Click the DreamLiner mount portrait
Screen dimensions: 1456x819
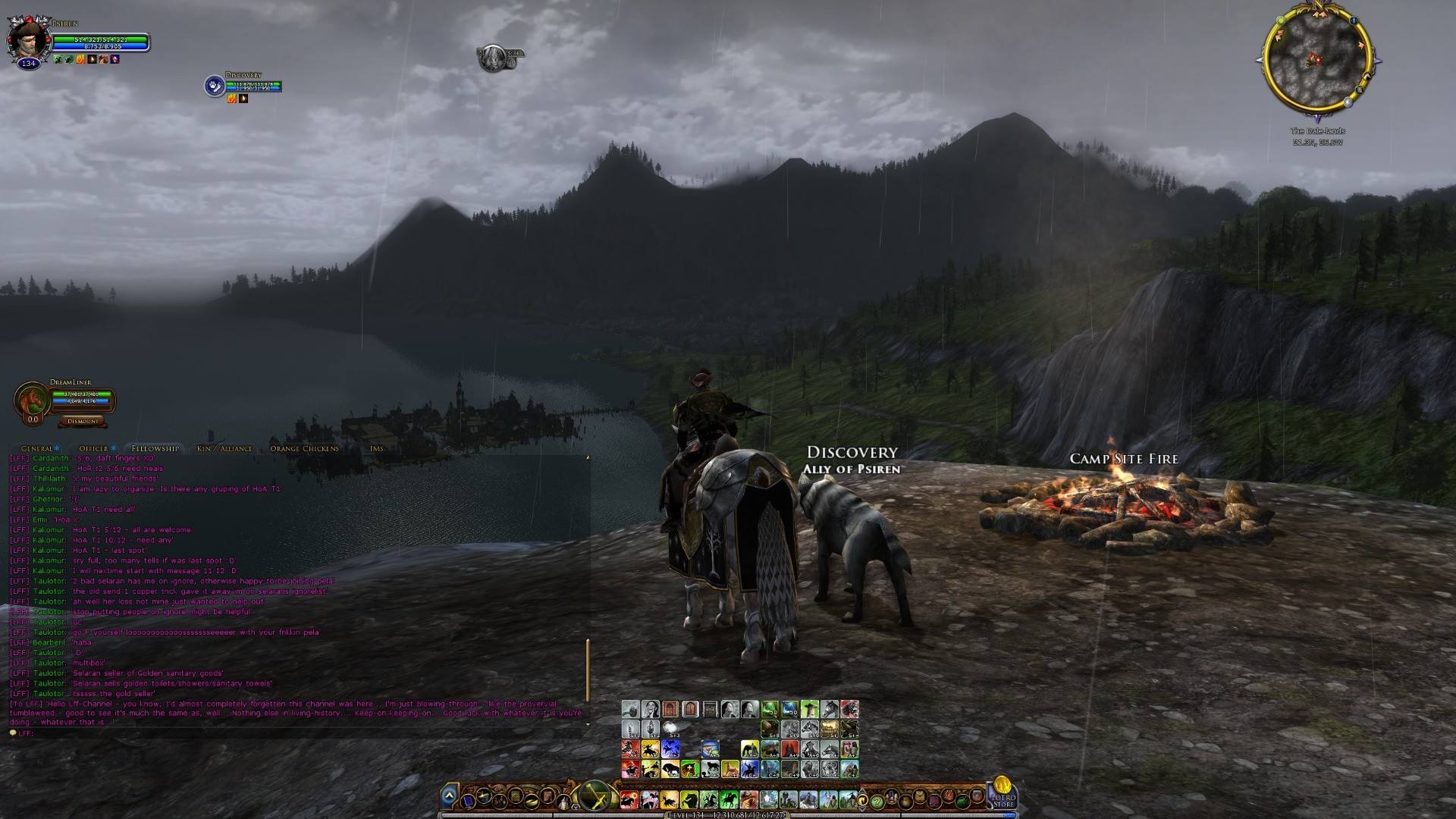[x=31, y=400]
